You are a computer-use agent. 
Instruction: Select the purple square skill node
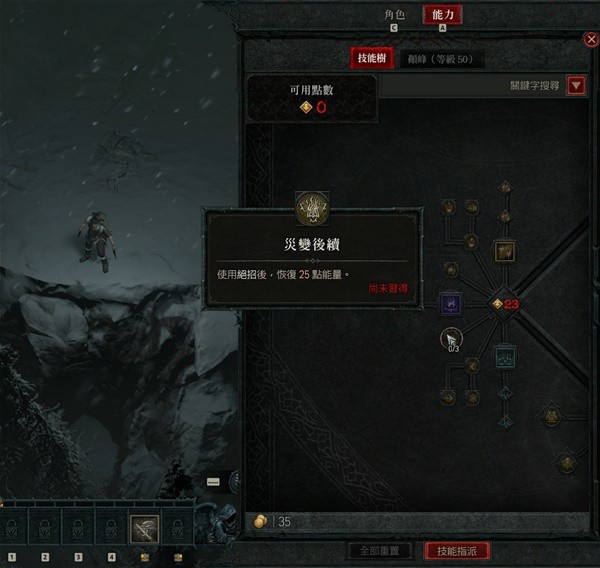pos(450,302)
